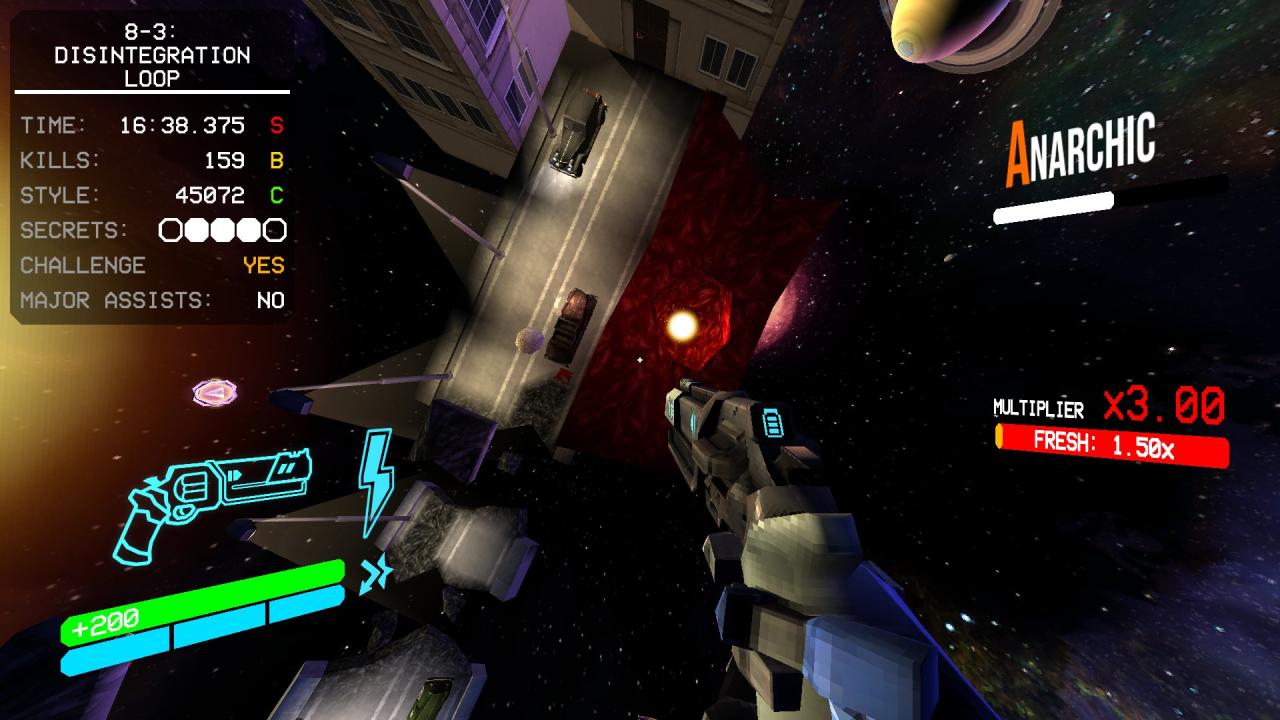Viewport: 1280px width, 720px height.
Task: Click the lightning bolt railcannon charge icon
Action: tap(376, 480)
